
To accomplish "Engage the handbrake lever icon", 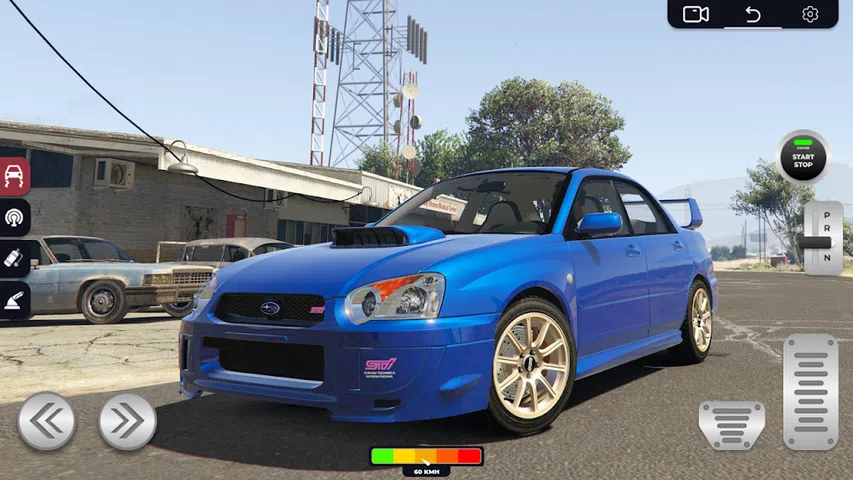I will coord(15,298).
